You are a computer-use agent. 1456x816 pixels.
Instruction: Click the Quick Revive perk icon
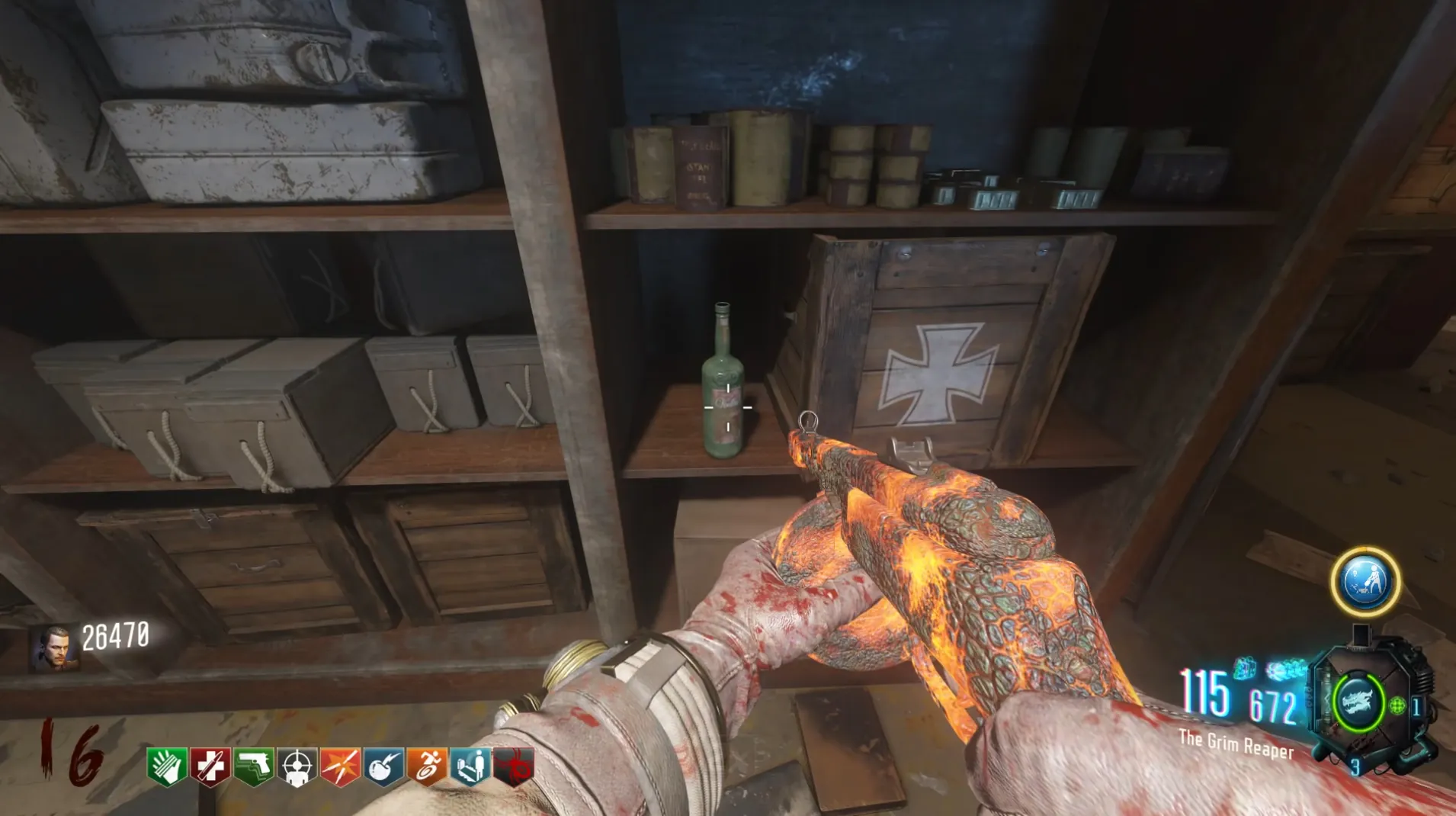470,766
